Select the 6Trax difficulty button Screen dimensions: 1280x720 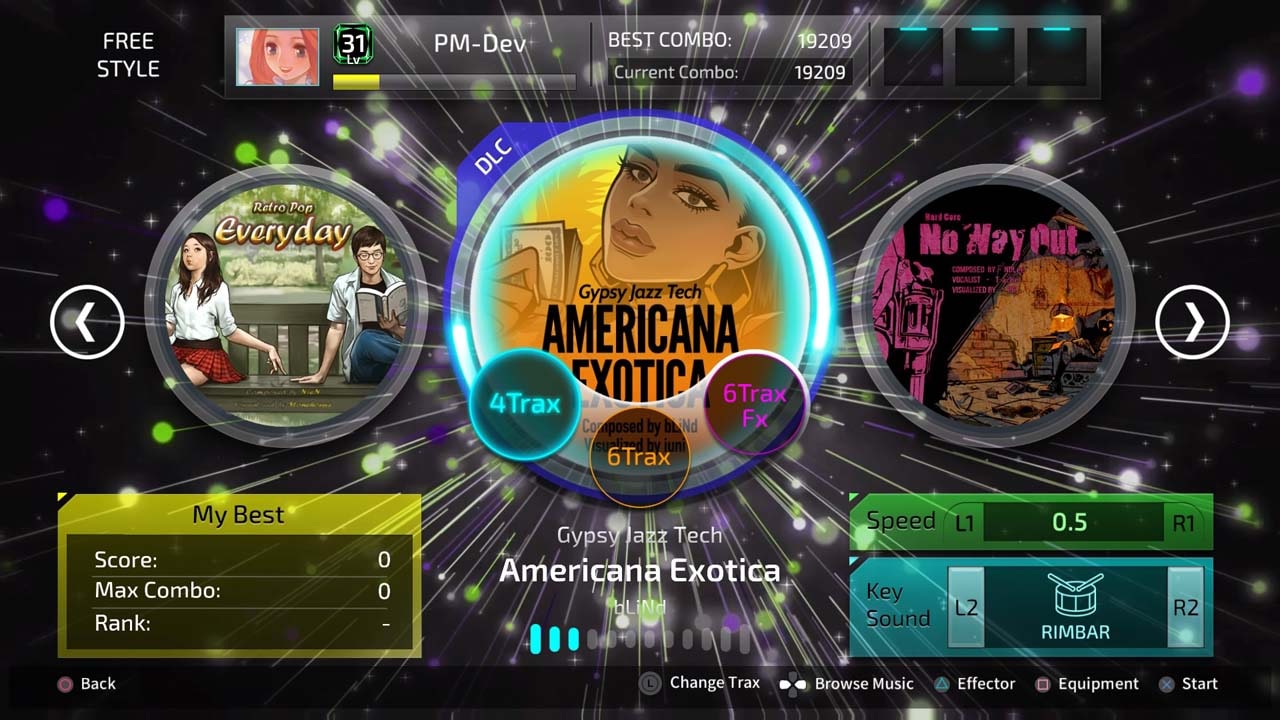(x=641, y=456)
